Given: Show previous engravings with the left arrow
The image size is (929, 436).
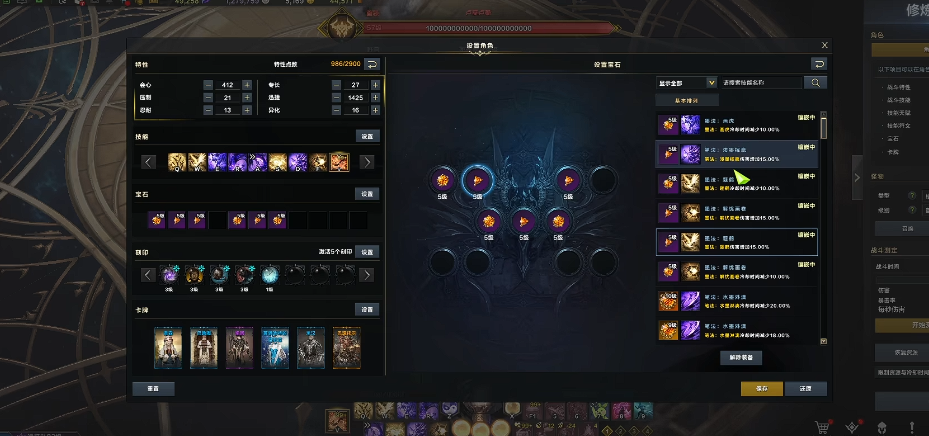Looking at the screenshot, I should [x=148, y=275].
